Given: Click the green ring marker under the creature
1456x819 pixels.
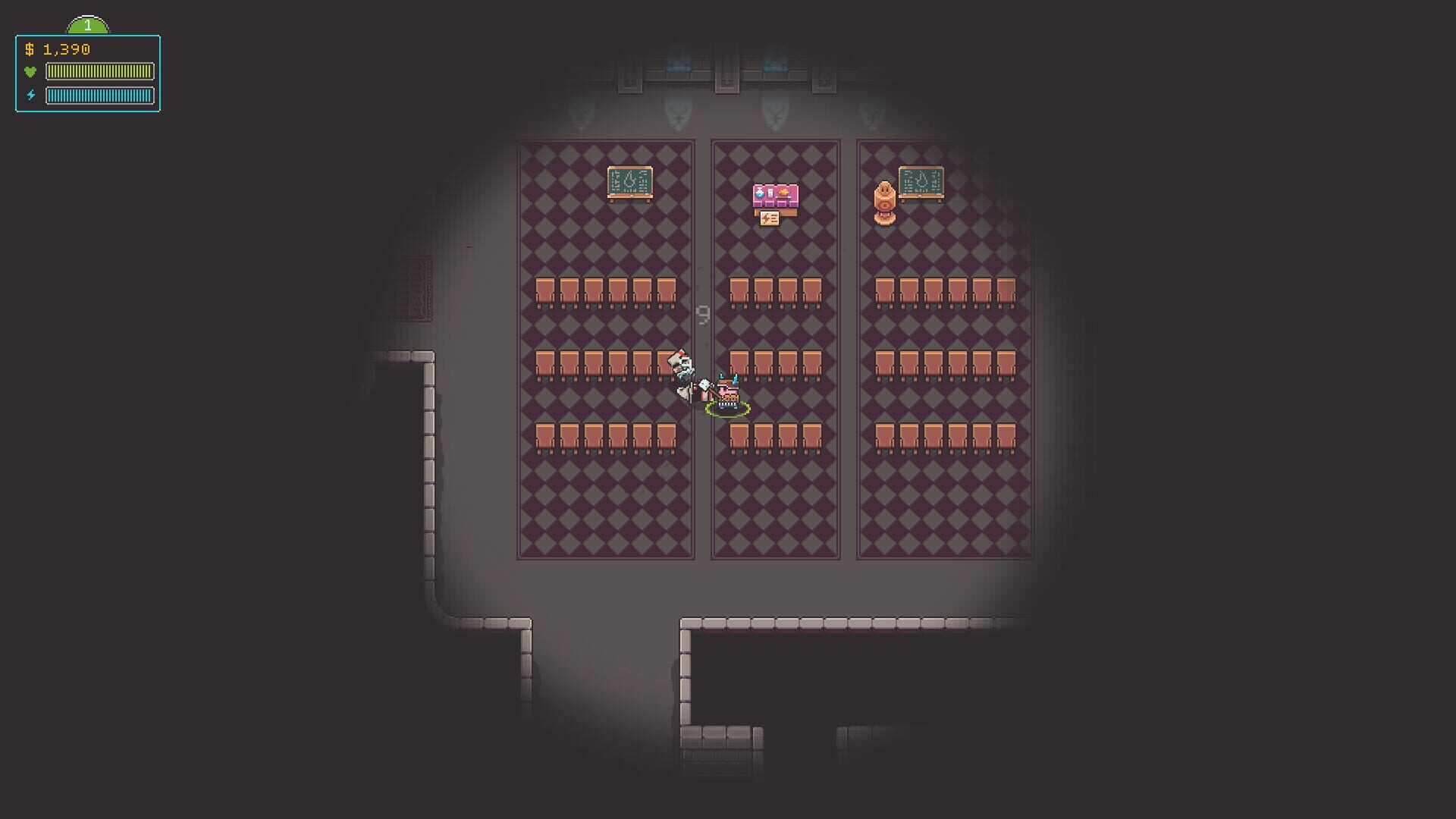Looking at the screenshot, I should (728, 410).
